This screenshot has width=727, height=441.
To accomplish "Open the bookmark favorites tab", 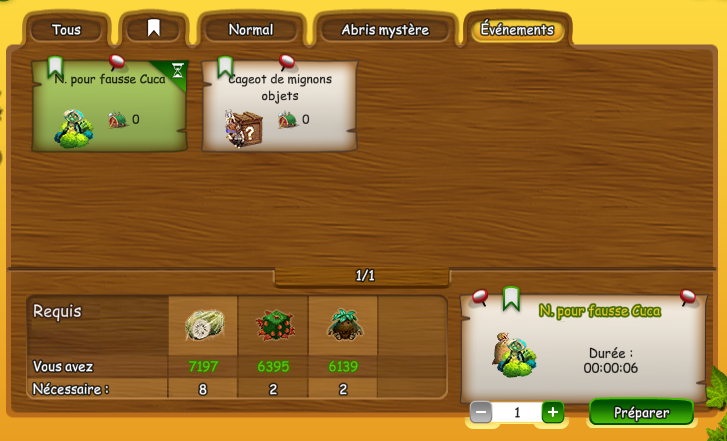I will tap(153, 29).
